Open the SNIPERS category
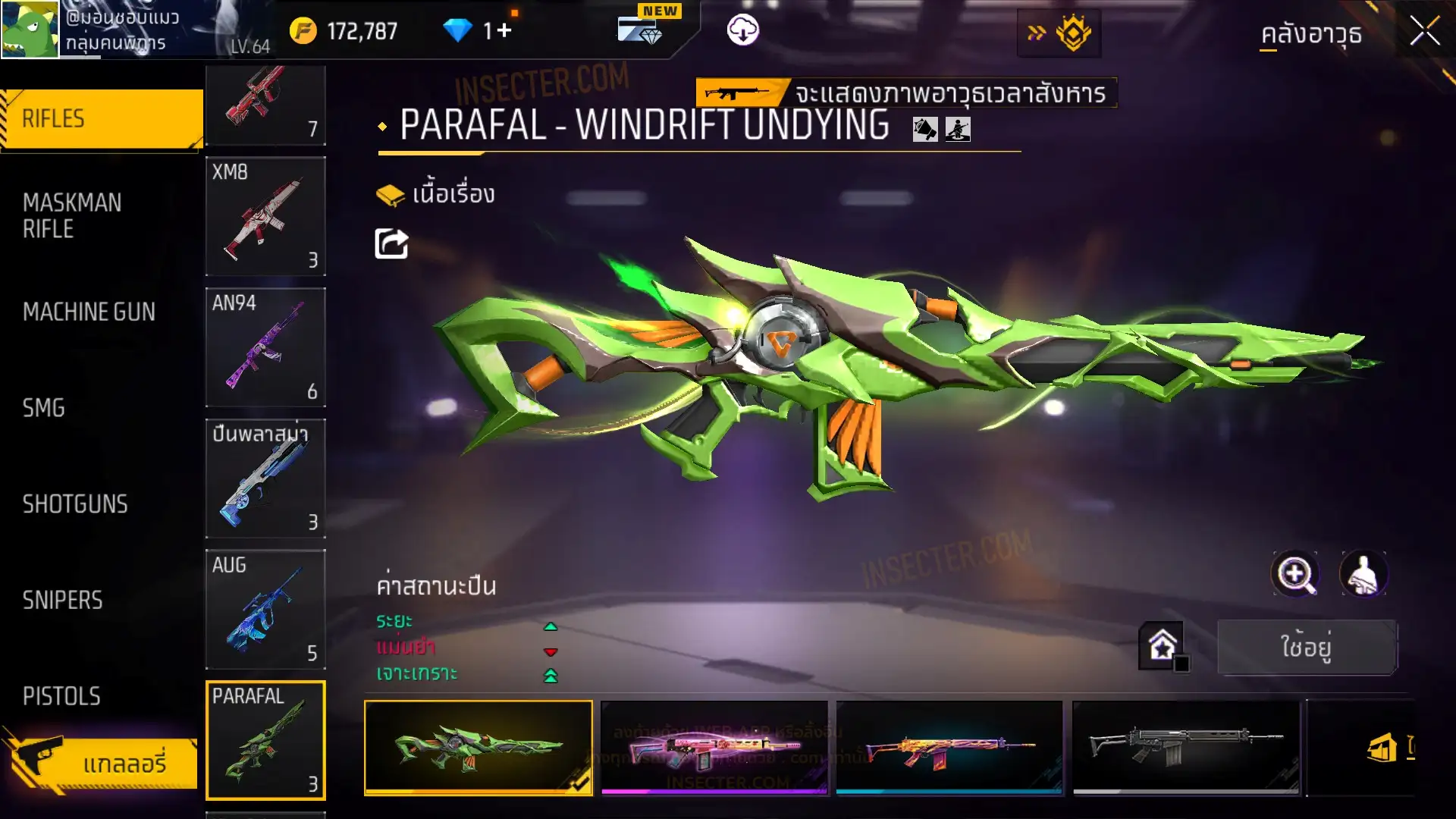Viewport: 1456px width, 819px height. pyautogui.click(x=62, y=601)
